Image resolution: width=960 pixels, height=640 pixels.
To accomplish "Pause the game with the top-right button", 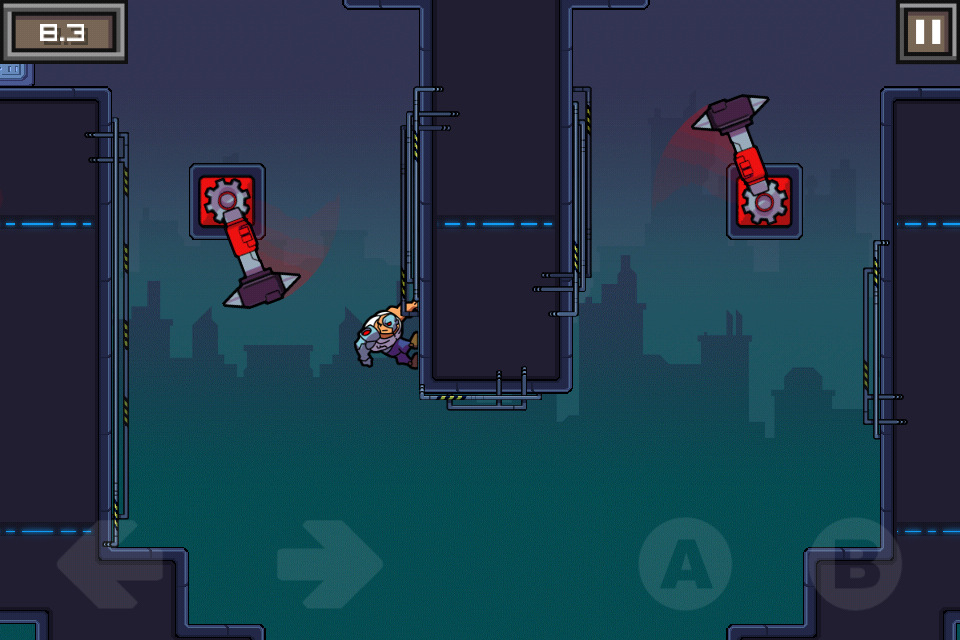I will [x=927, y=33].
